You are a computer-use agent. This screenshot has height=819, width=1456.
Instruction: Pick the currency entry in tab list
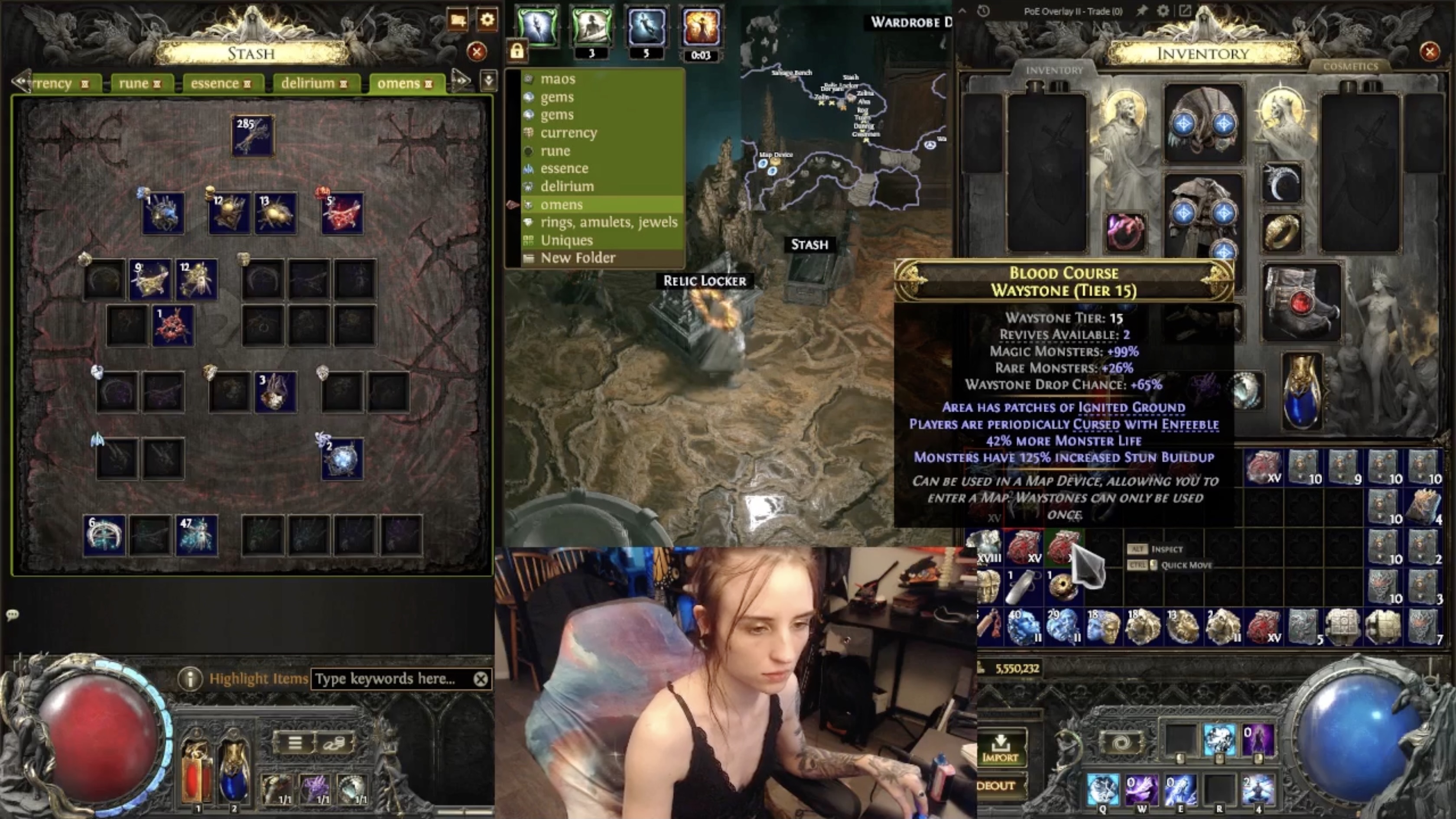(x=568, y=133)
